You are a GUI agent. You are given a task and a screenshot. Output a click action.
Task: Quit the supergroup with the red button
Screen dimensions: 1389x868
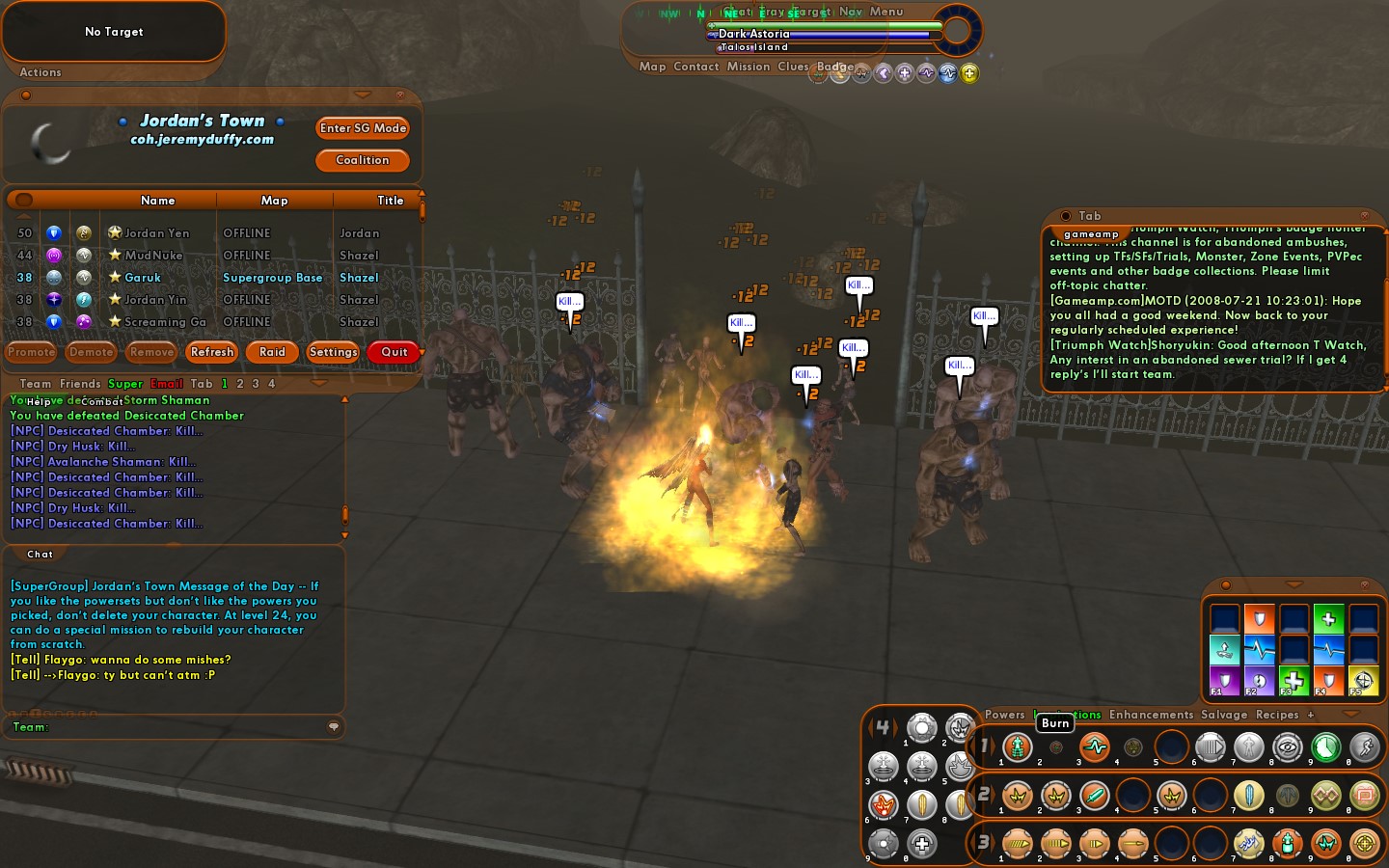pyautogui.click(x=394, y=352)
